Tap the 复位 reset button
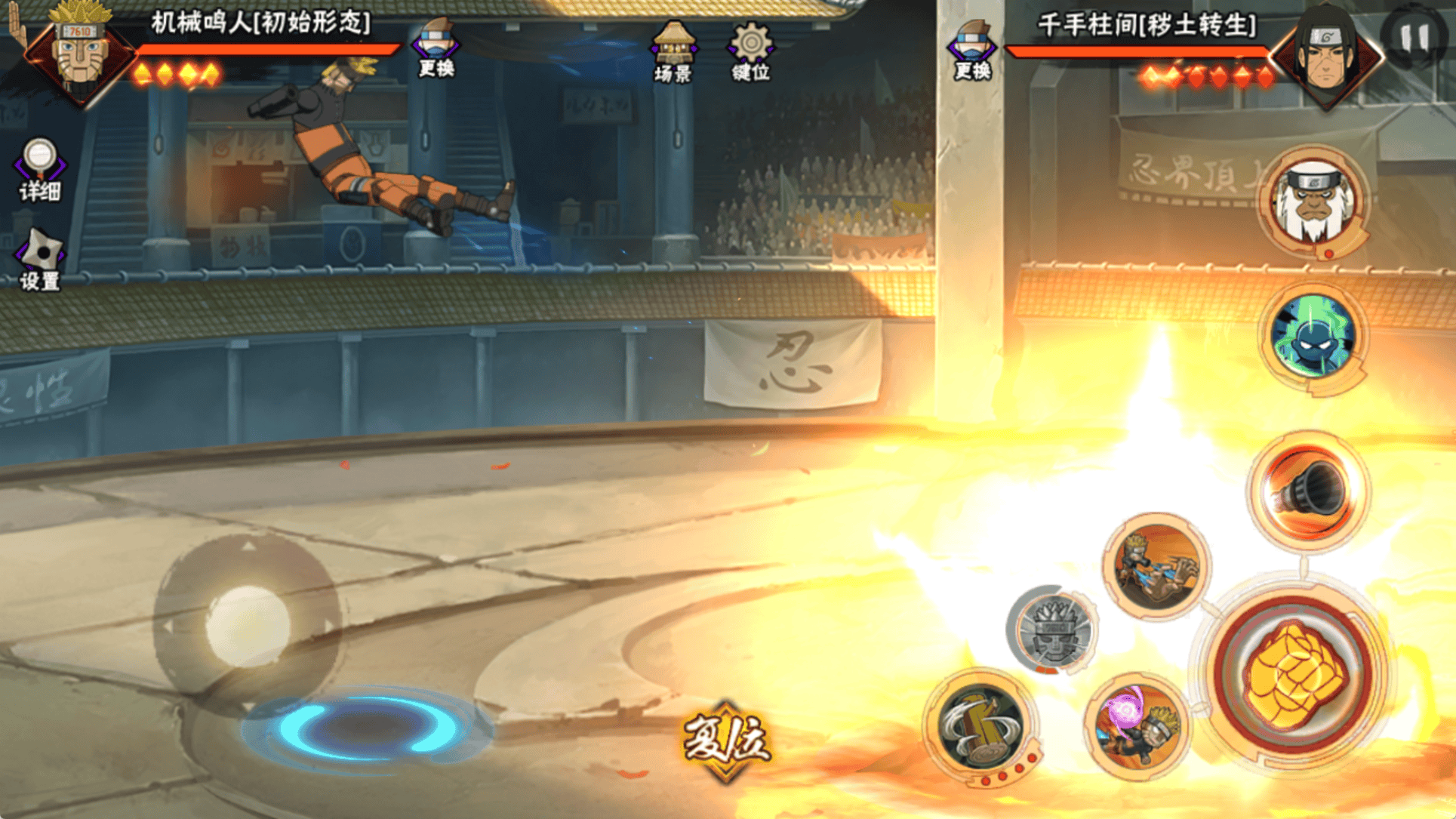The width and height of the screenshot is (1456, 819). [x=726, y=740]
